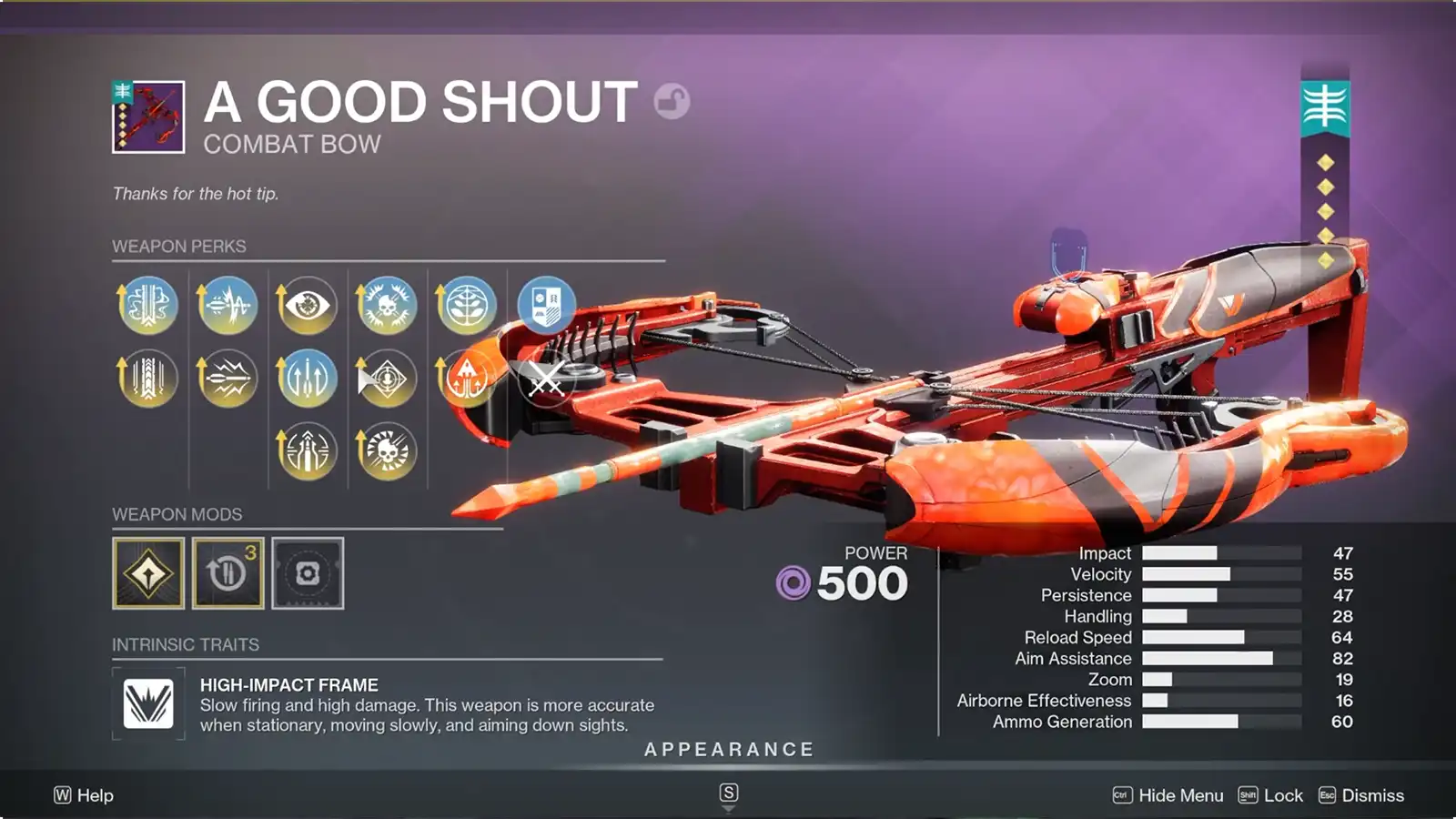Select the eye-shaped perk icon
This screenshot has width=1456, height=819.
(x=308, y=306)
